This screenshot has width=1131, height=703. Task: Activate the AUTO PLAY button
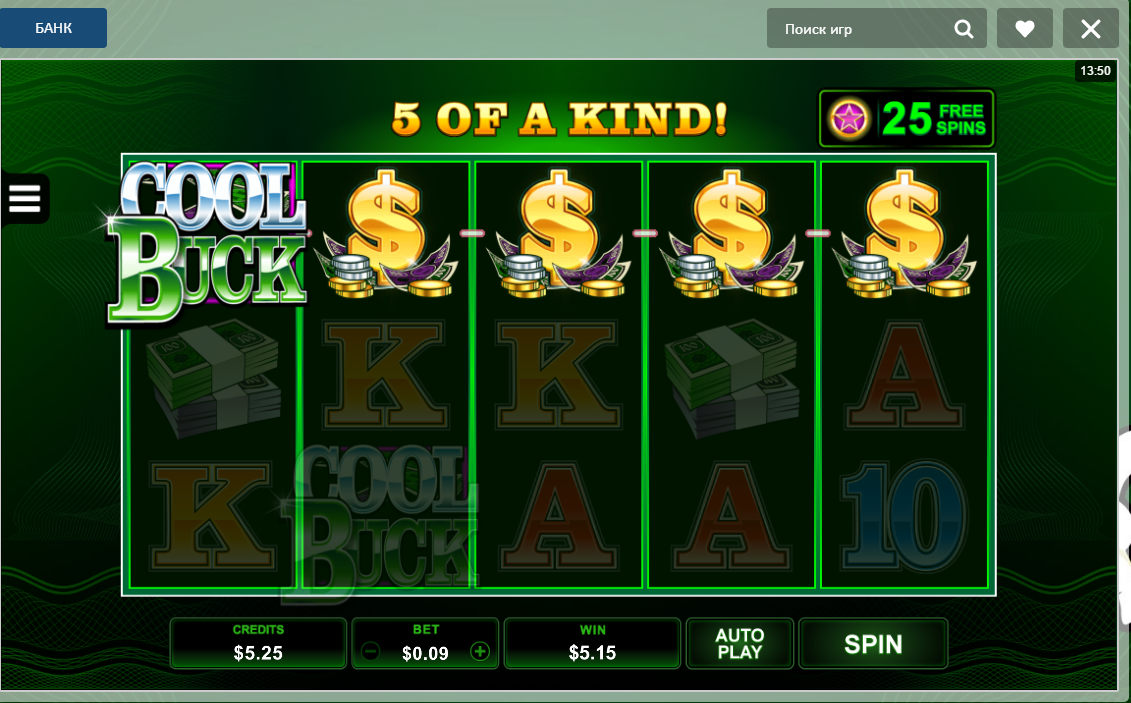pos(740,644)
